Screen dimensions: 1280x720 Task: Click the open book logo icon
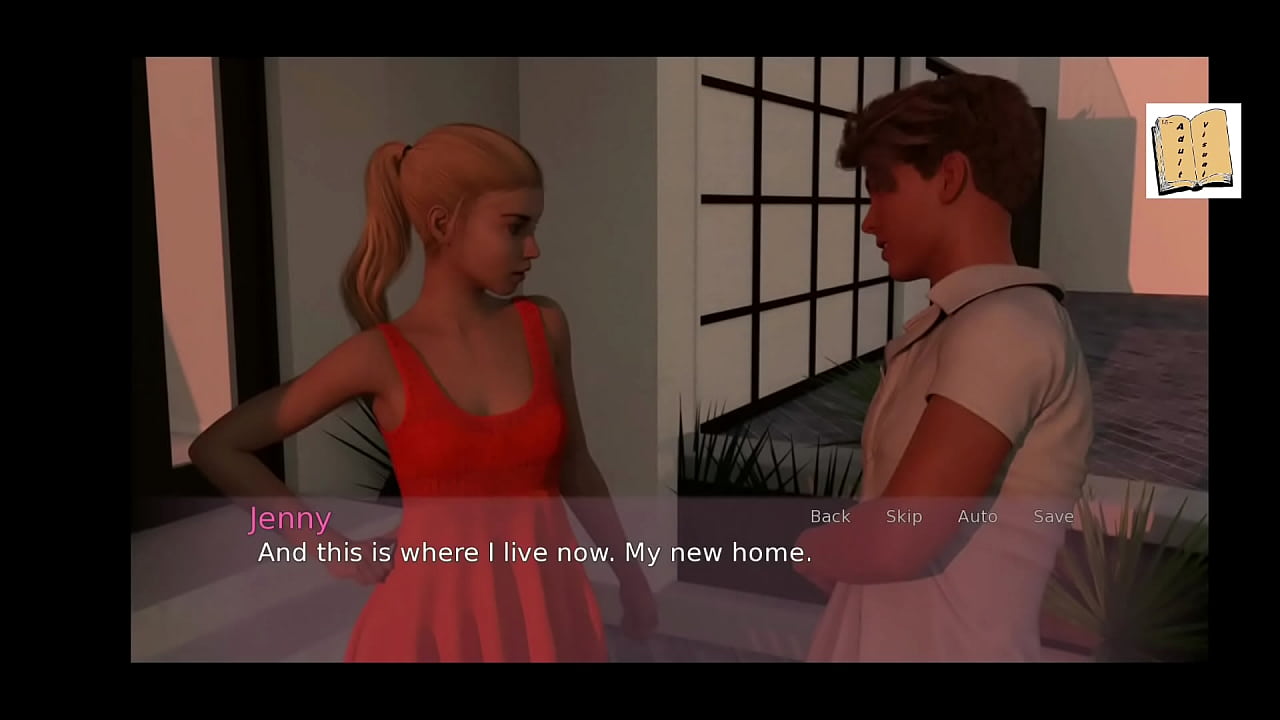point(1193,151)
